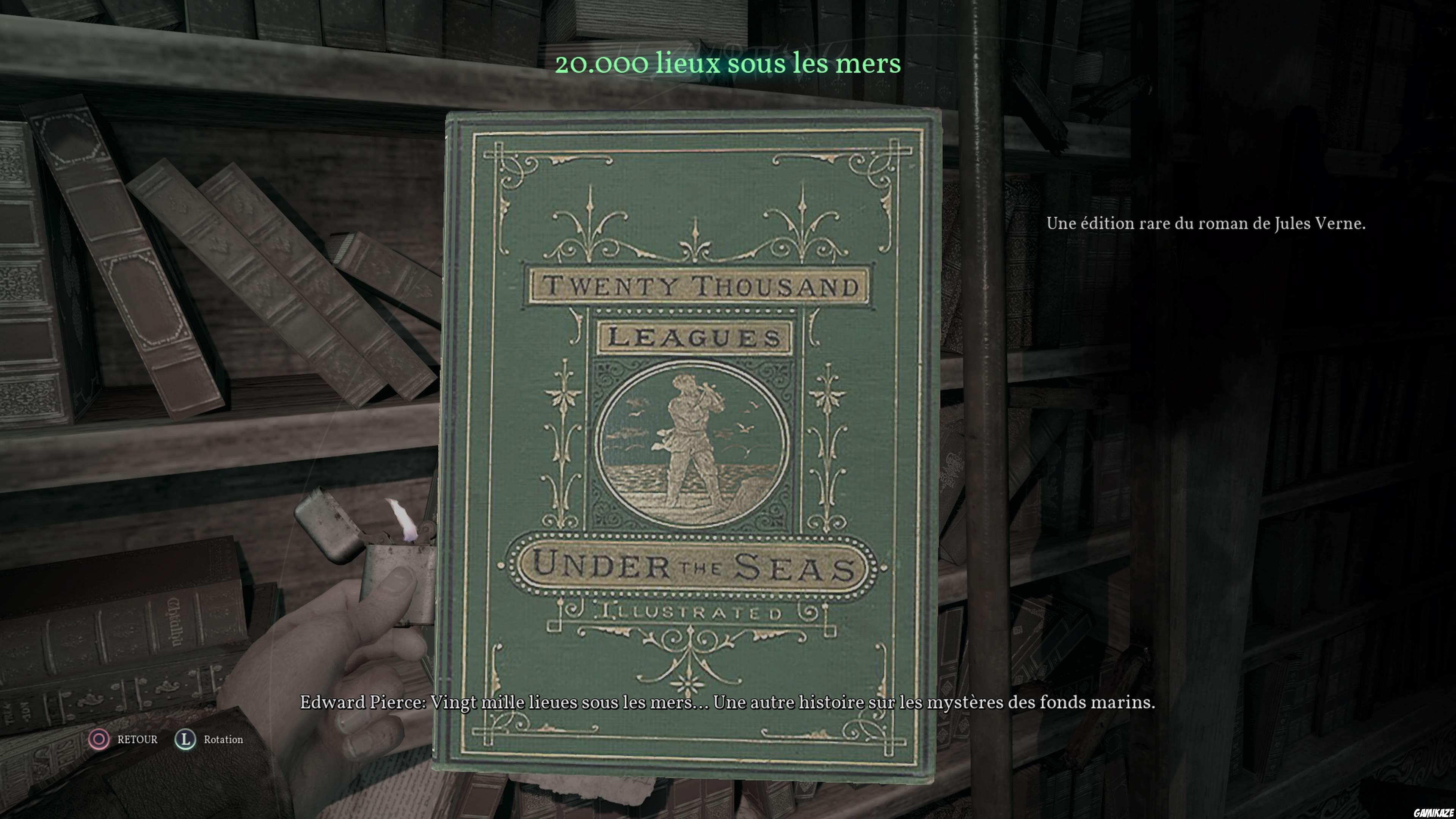This screenshot has width=1456, height=819.
Task: Expand Edward Pierce's subtitle line
Action: click(x=729, y=703)
